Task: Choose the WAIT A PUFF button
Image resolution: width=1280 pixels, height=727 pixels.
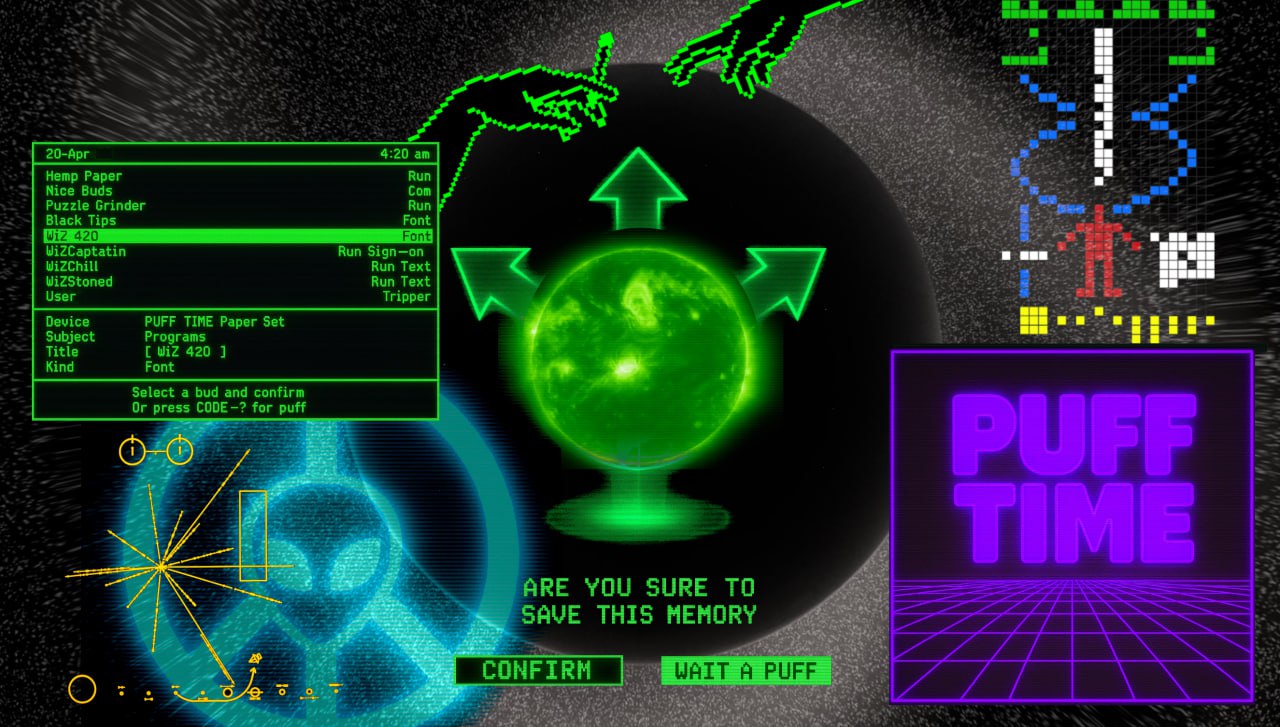Action: tap(745, 670)
